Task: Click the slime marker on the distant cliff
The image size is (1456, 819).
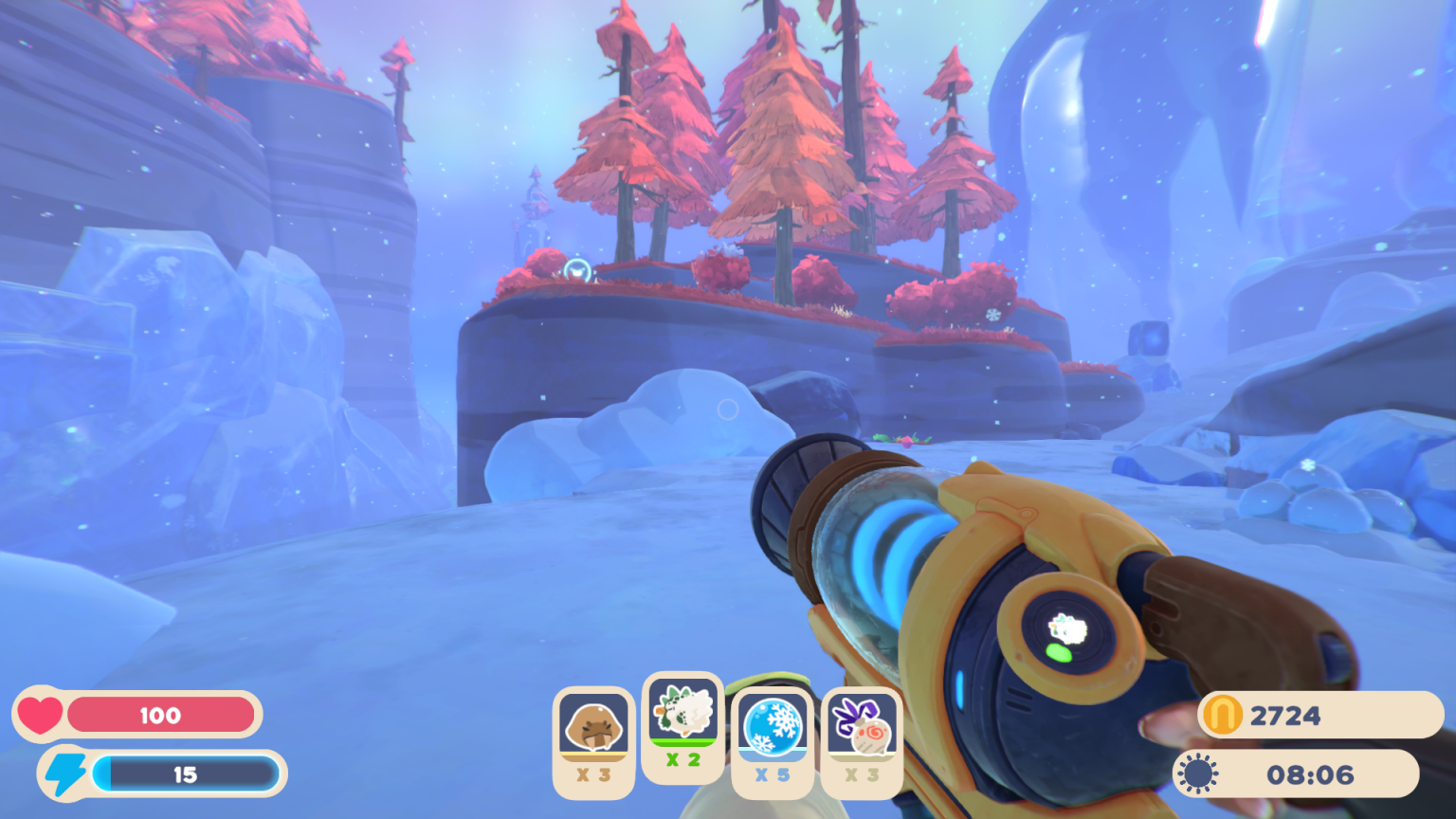Action: coord(576,268)
